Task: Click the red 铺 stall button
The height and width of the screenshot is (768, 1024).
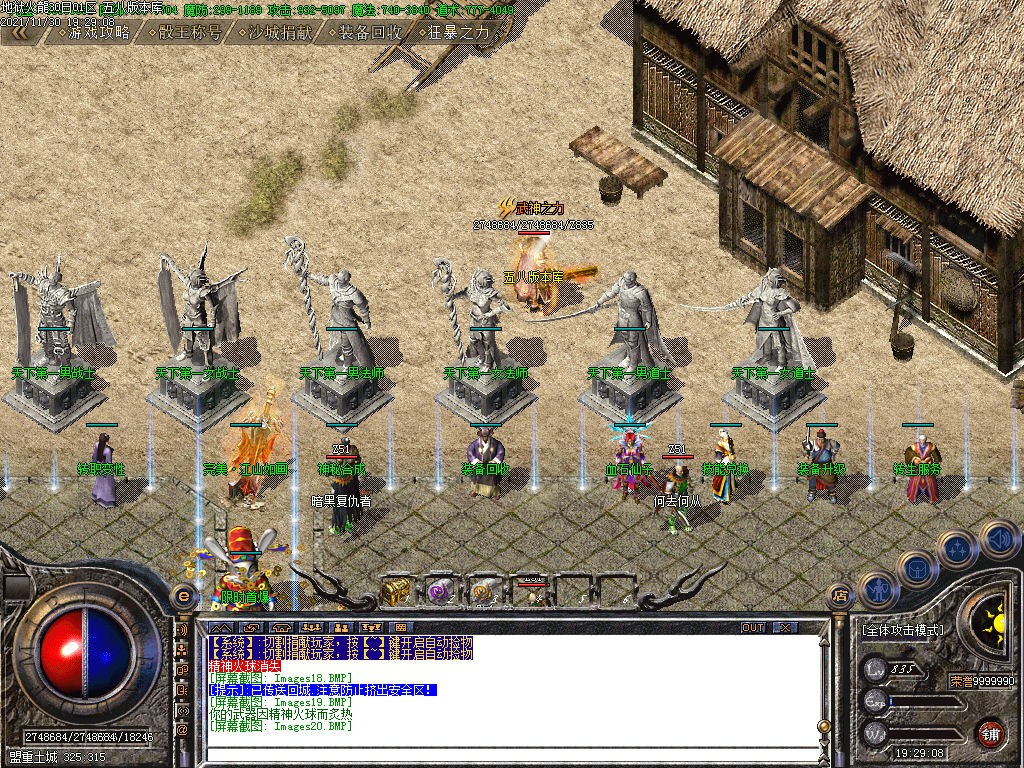Action: (x=990, y=732)
